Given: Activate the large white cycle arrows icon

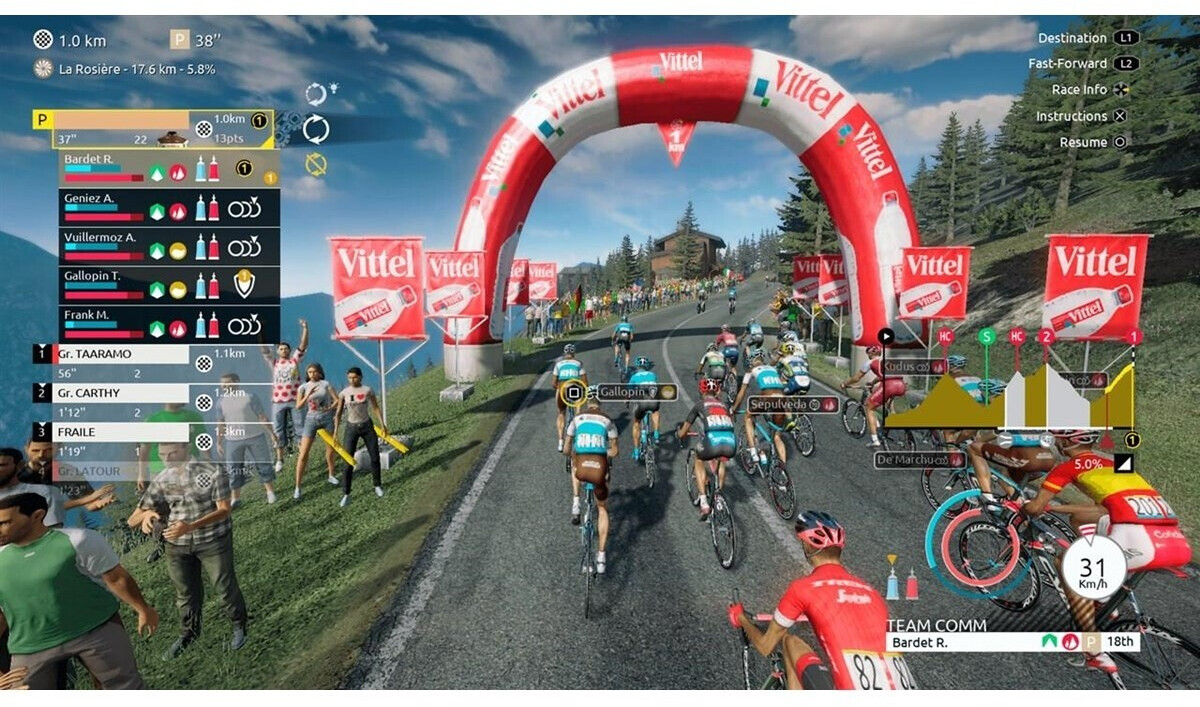Looking at the screenshot, I should pos(316,128).
